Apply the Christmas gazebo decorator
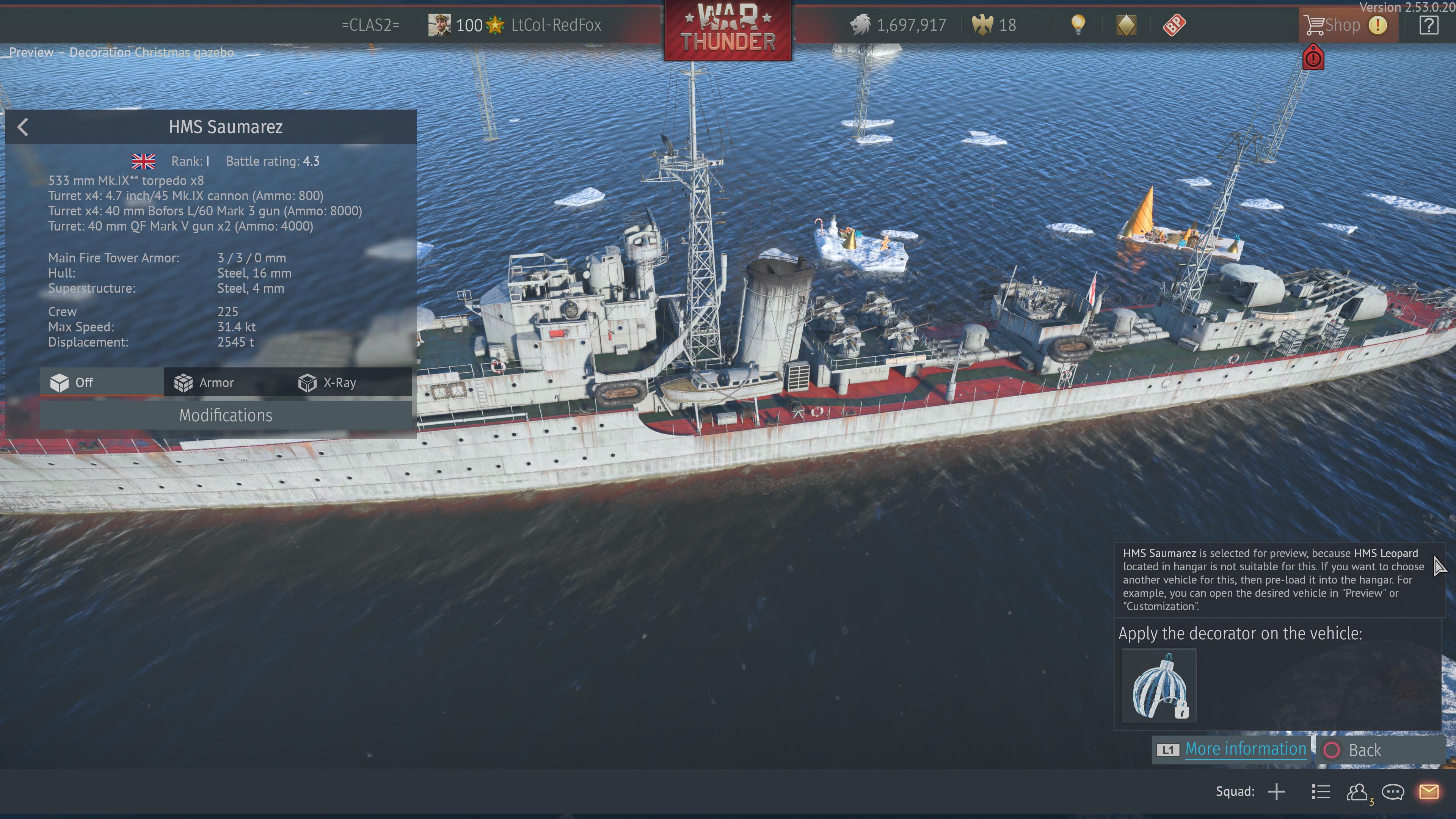Image resolution: width=1456 pixels, height=819 pixels. click(1159, 686)
